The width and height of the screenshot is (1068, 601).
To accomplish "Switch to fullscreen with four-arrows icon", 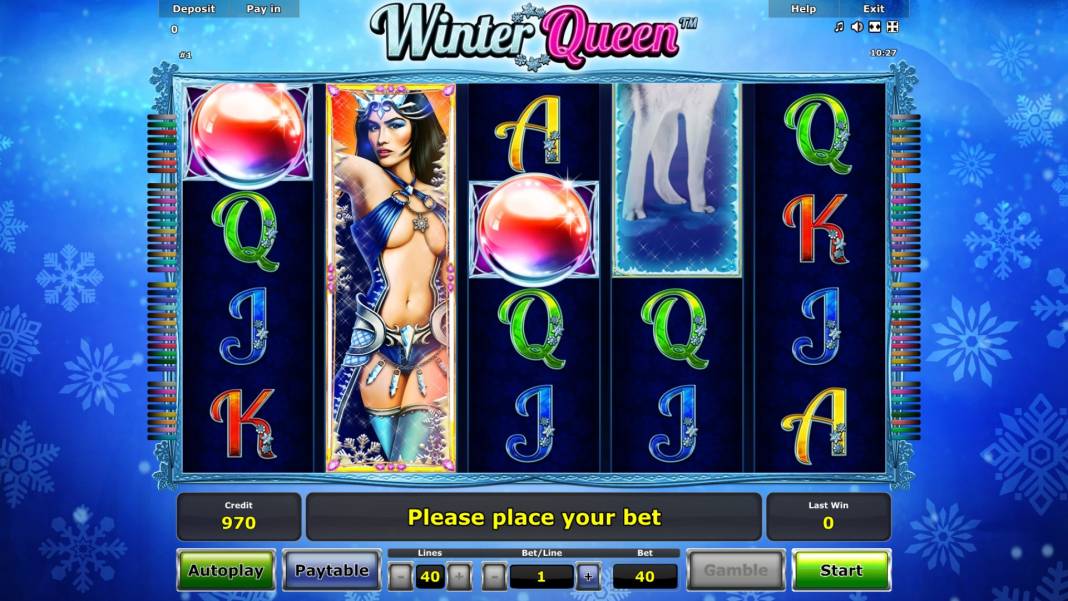I will pyautogui.click(x=893, y=27).
